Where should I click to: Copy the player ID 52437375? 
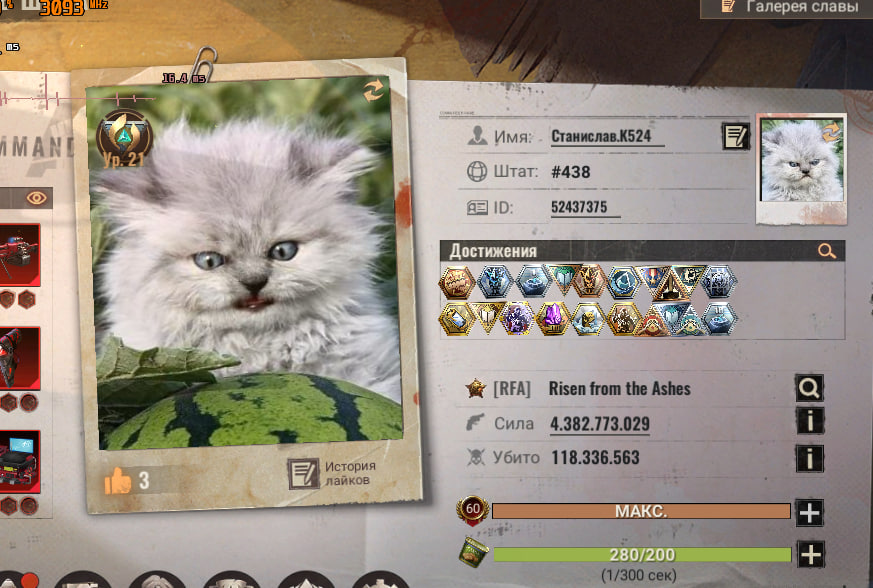pos(585,207)
